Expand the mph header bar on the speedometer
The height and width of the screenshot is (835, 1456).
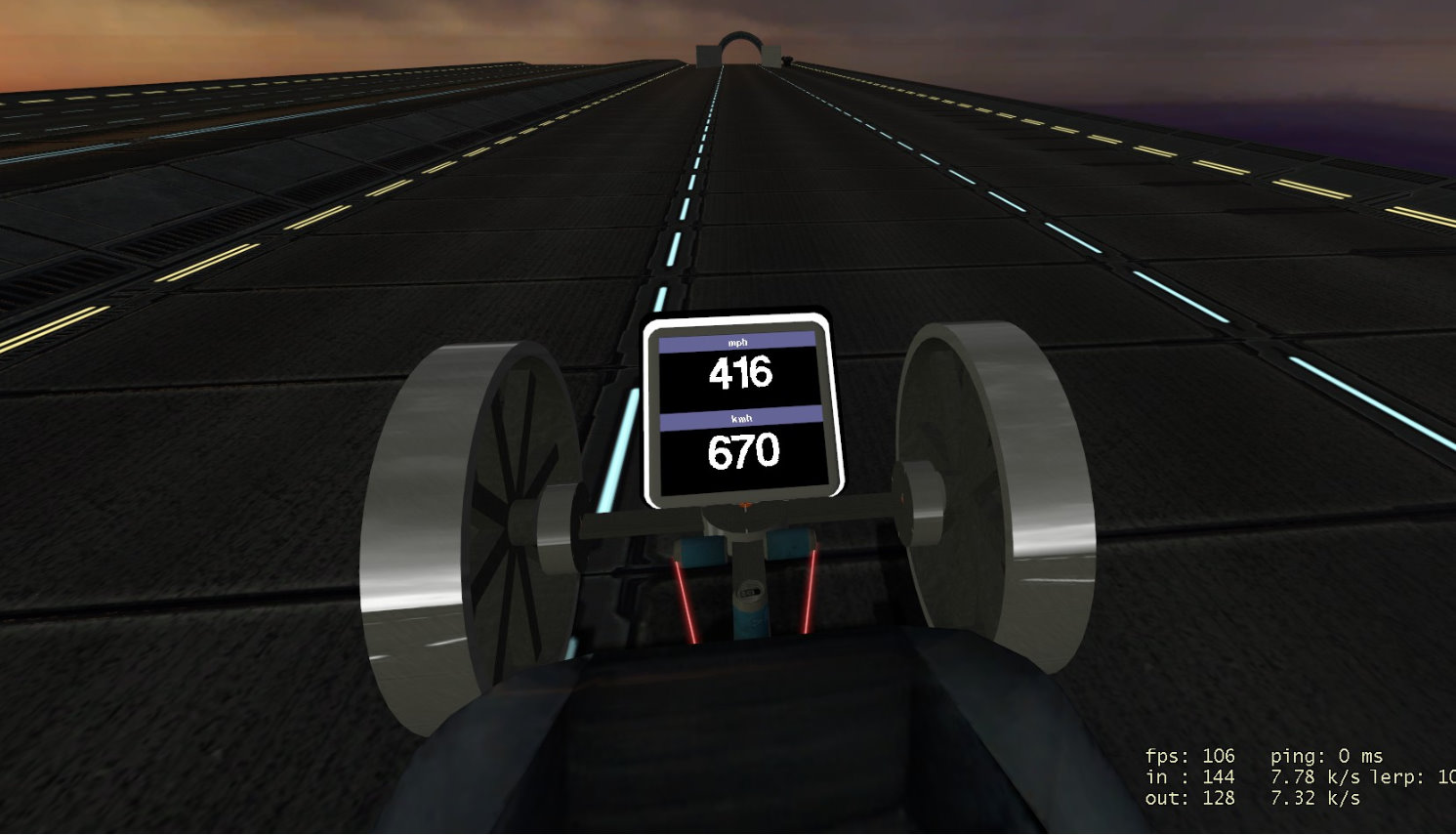coord(739,342)
